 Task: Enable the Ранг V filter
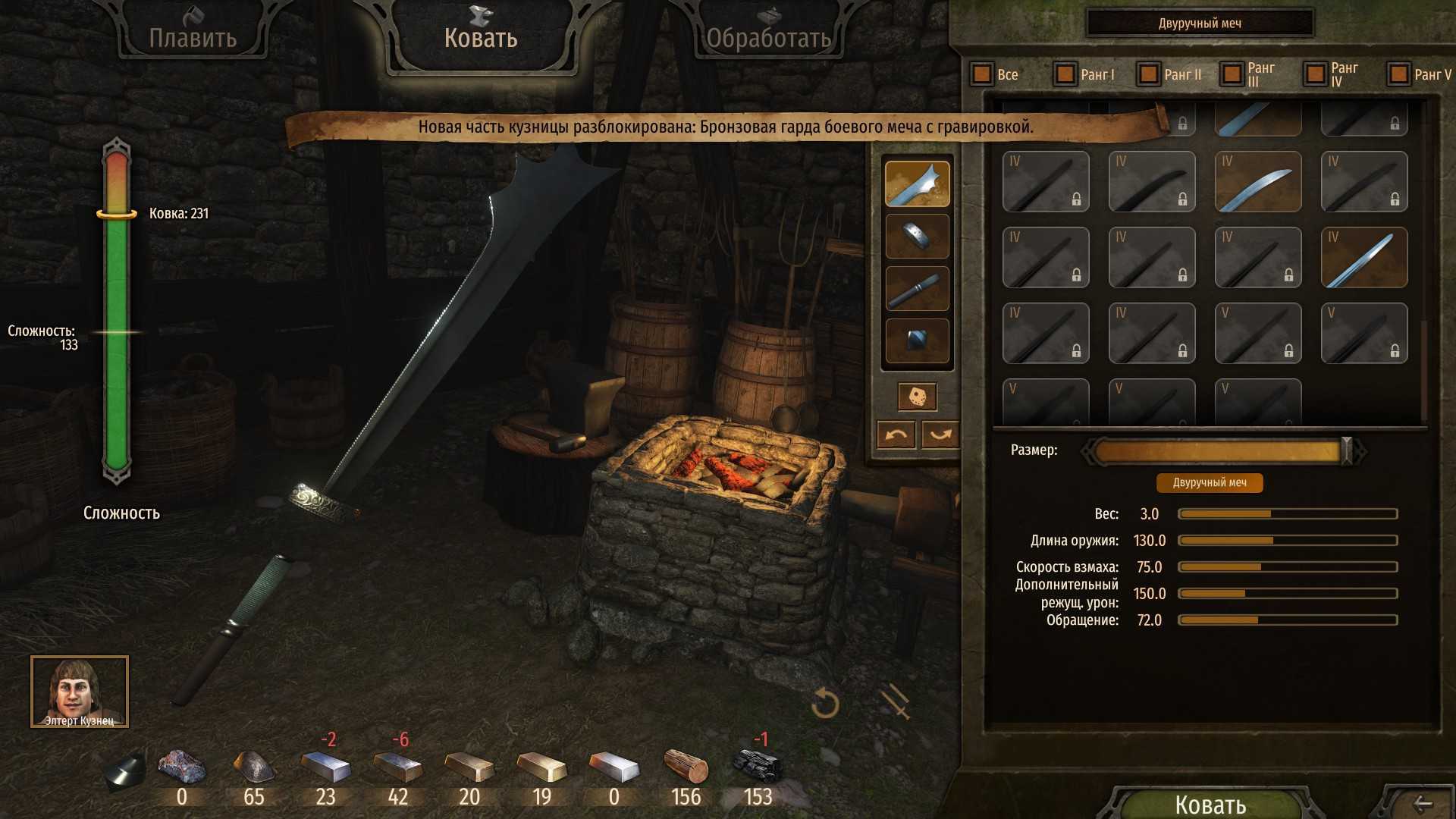[x=1399, y=74]
